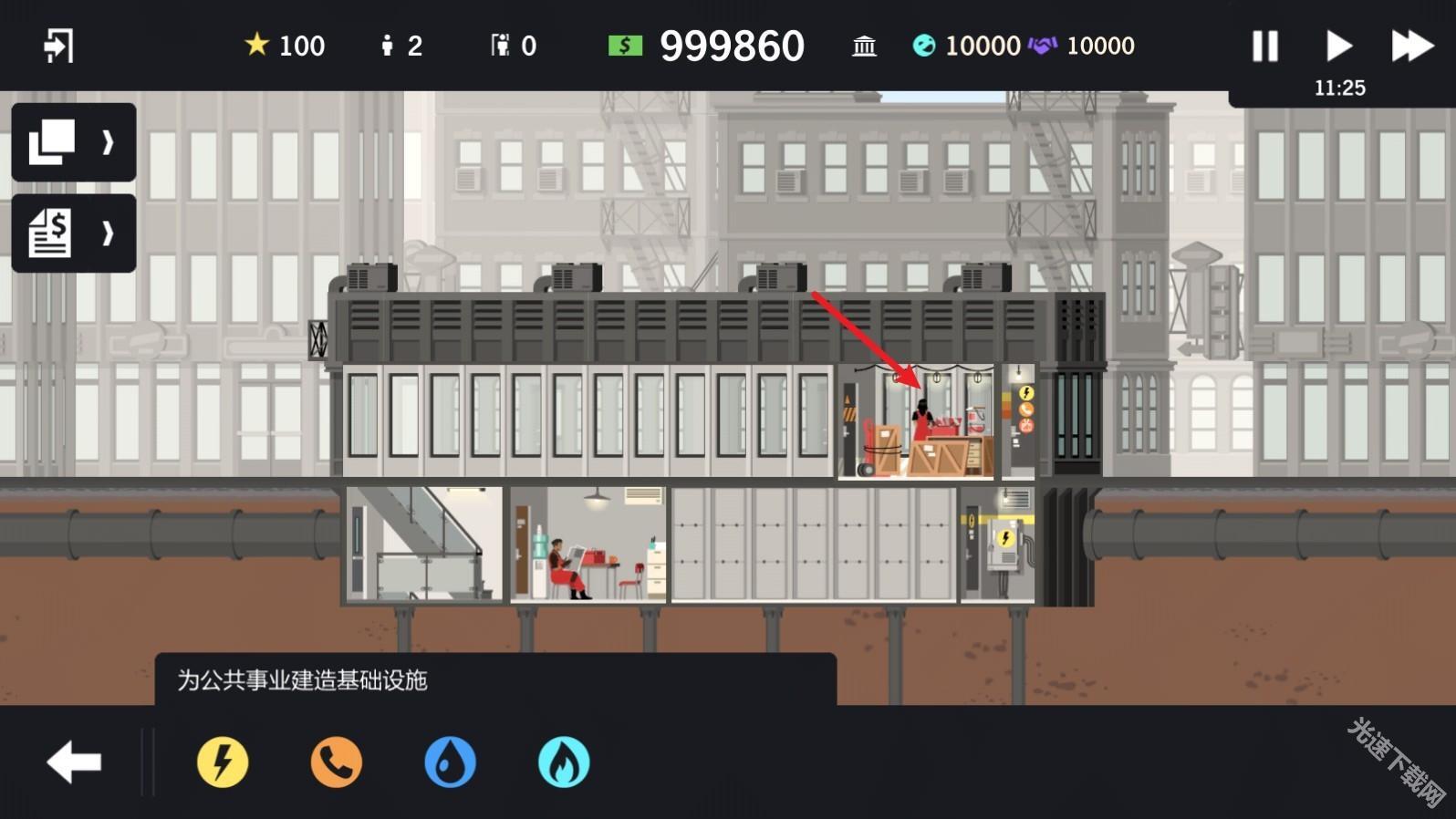Image resolution: width=1456 pixels, height=819 pixels.
Task: Choose the gas flame utility icon
Action: pos(564,762)
